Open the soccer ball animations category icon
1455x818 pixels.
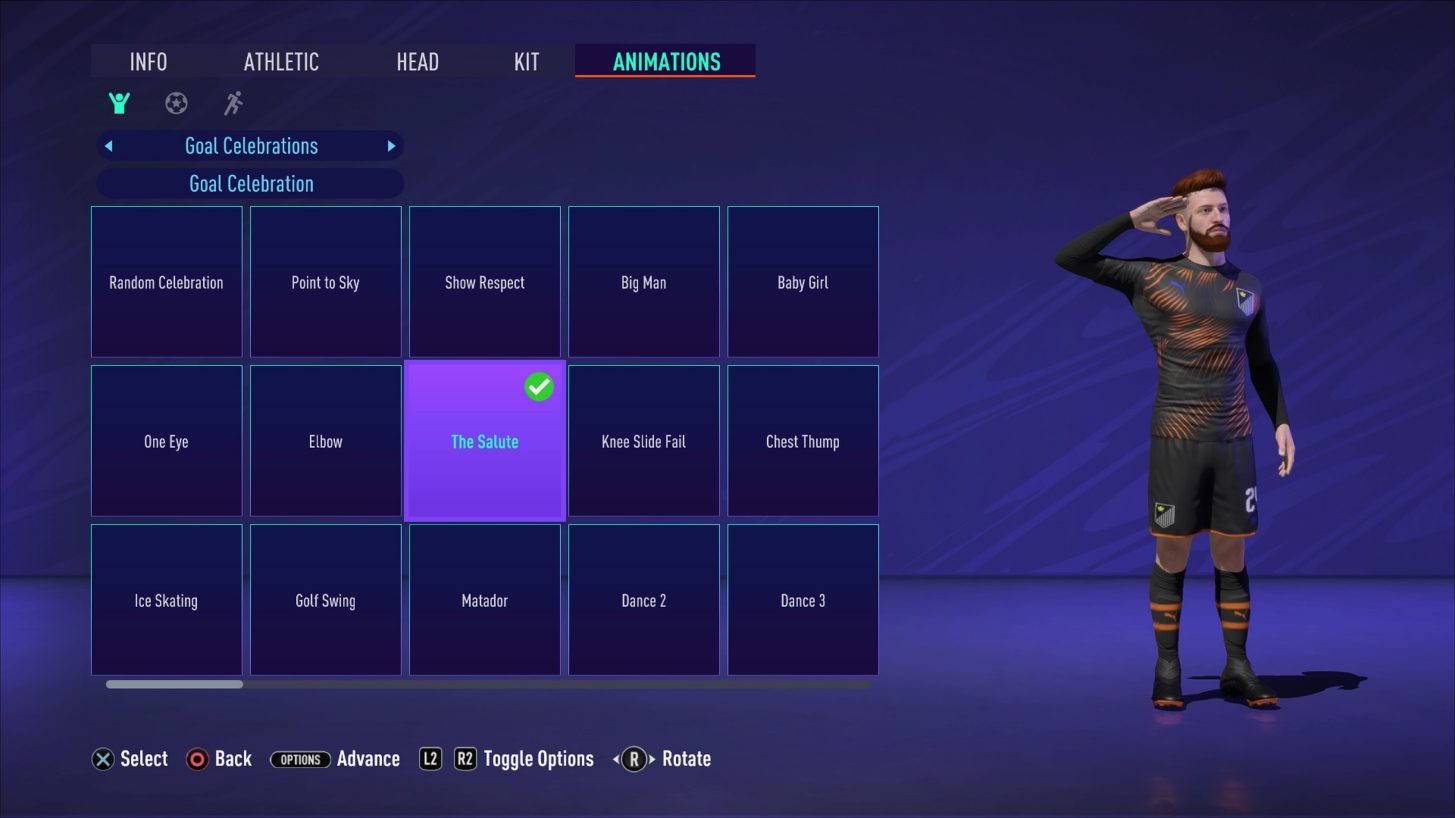click(x=176, y=102)
